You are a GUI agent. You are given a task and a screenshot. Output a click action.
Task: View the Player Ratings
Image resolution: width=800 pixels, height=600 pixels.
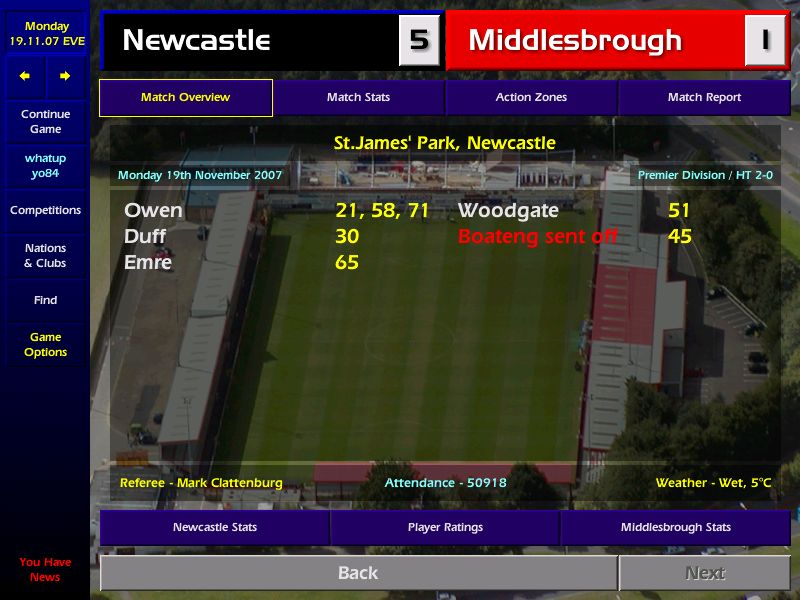[x=445, y=527]
